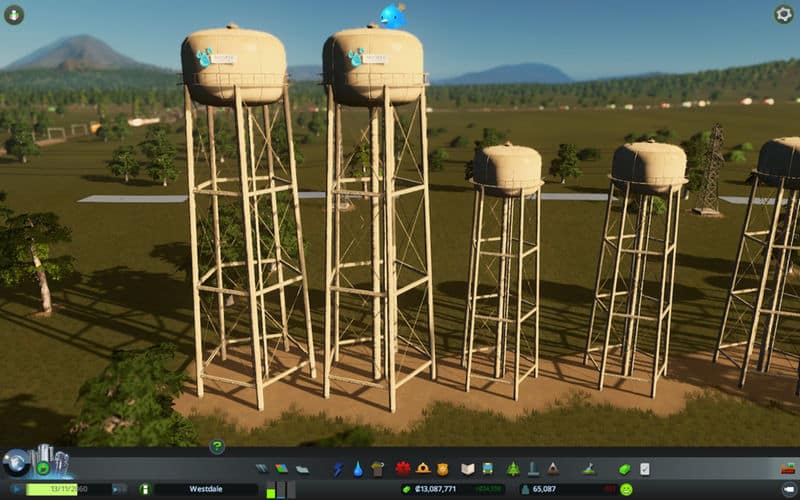This screenshot has width=800, height=500.
Task: Open the Police badge menu
Action: pos(442,468)
